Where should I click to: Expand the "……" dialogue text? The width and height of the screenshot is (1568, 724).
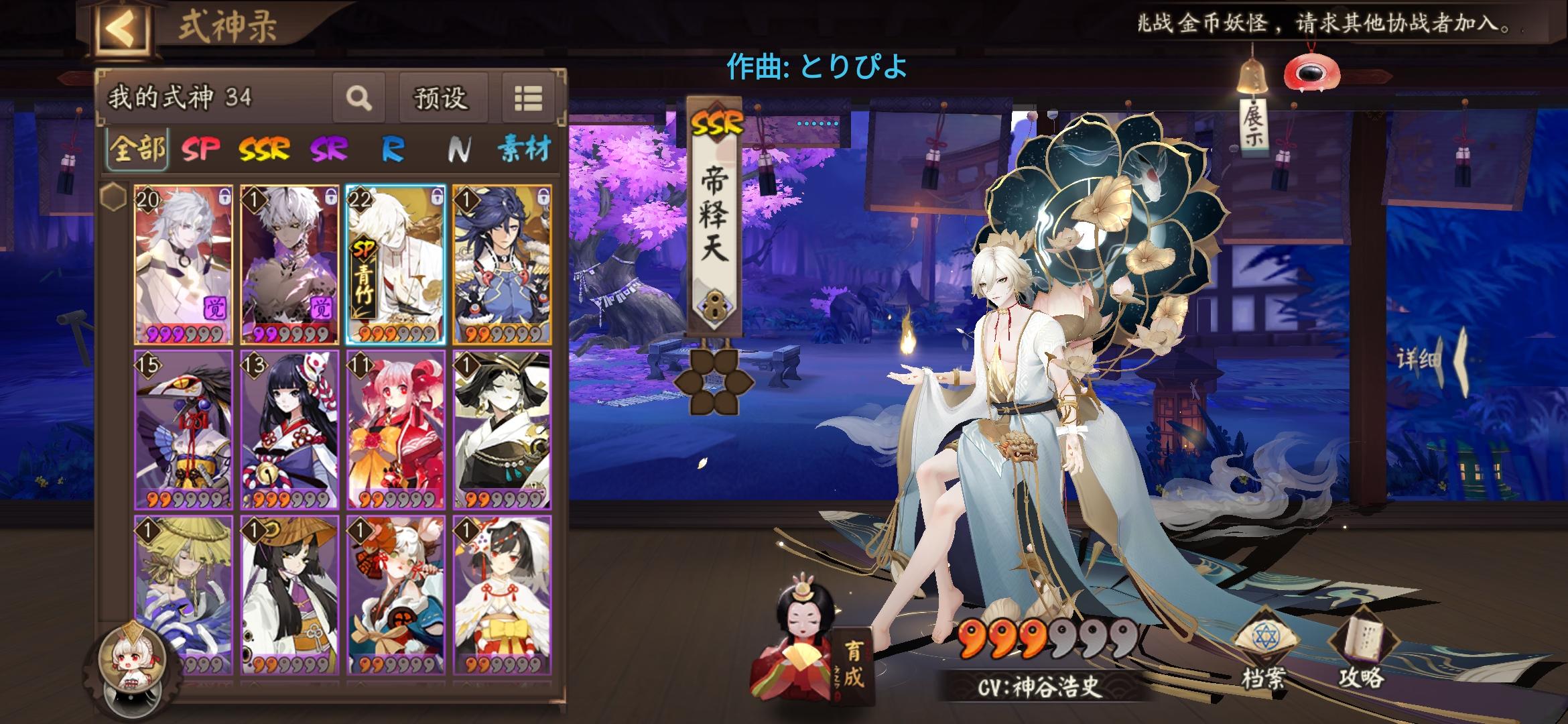[819, 123]
